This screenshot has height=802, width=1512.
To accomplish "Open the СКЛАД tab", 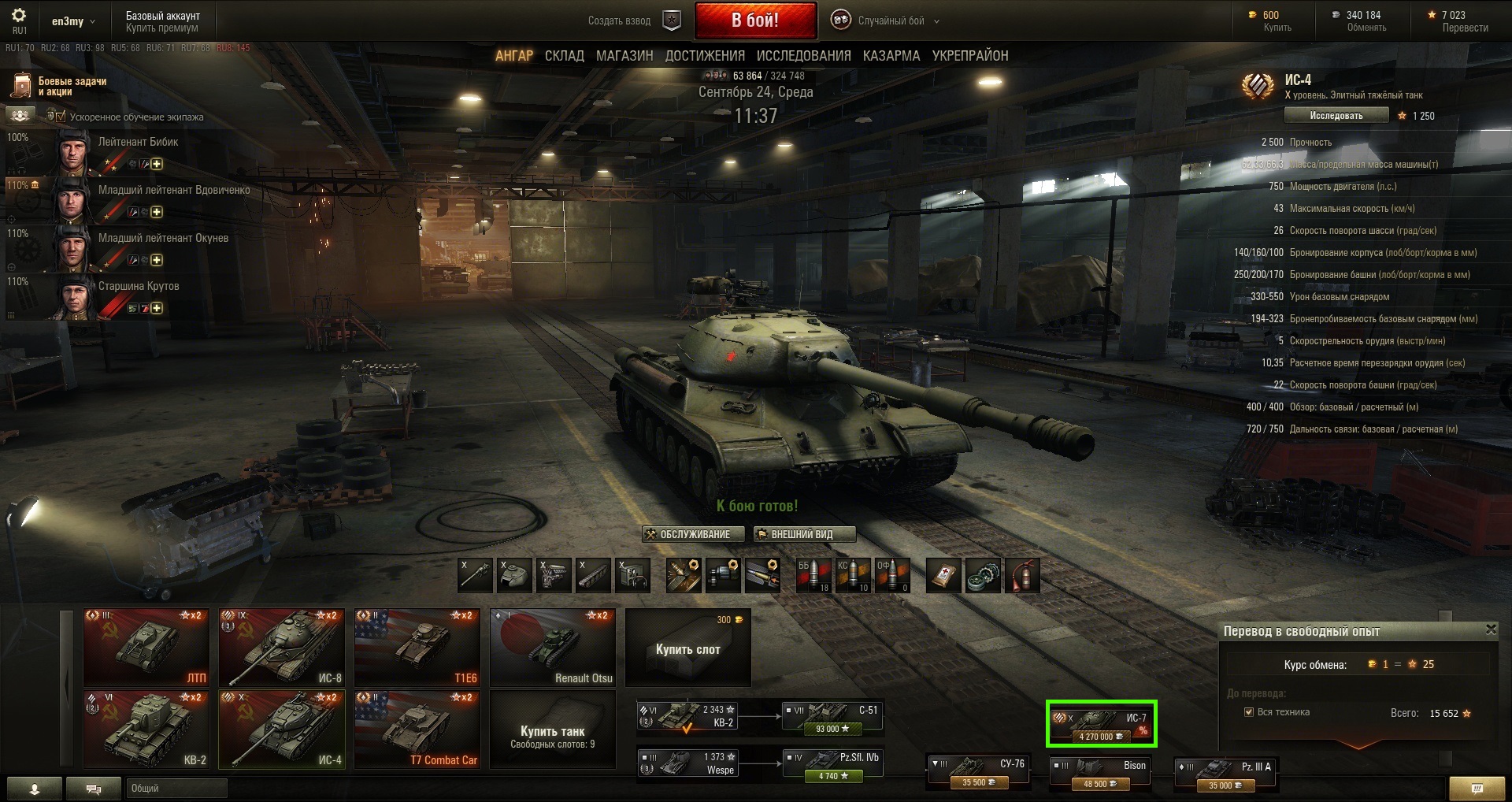I will (x=564, y=56).
